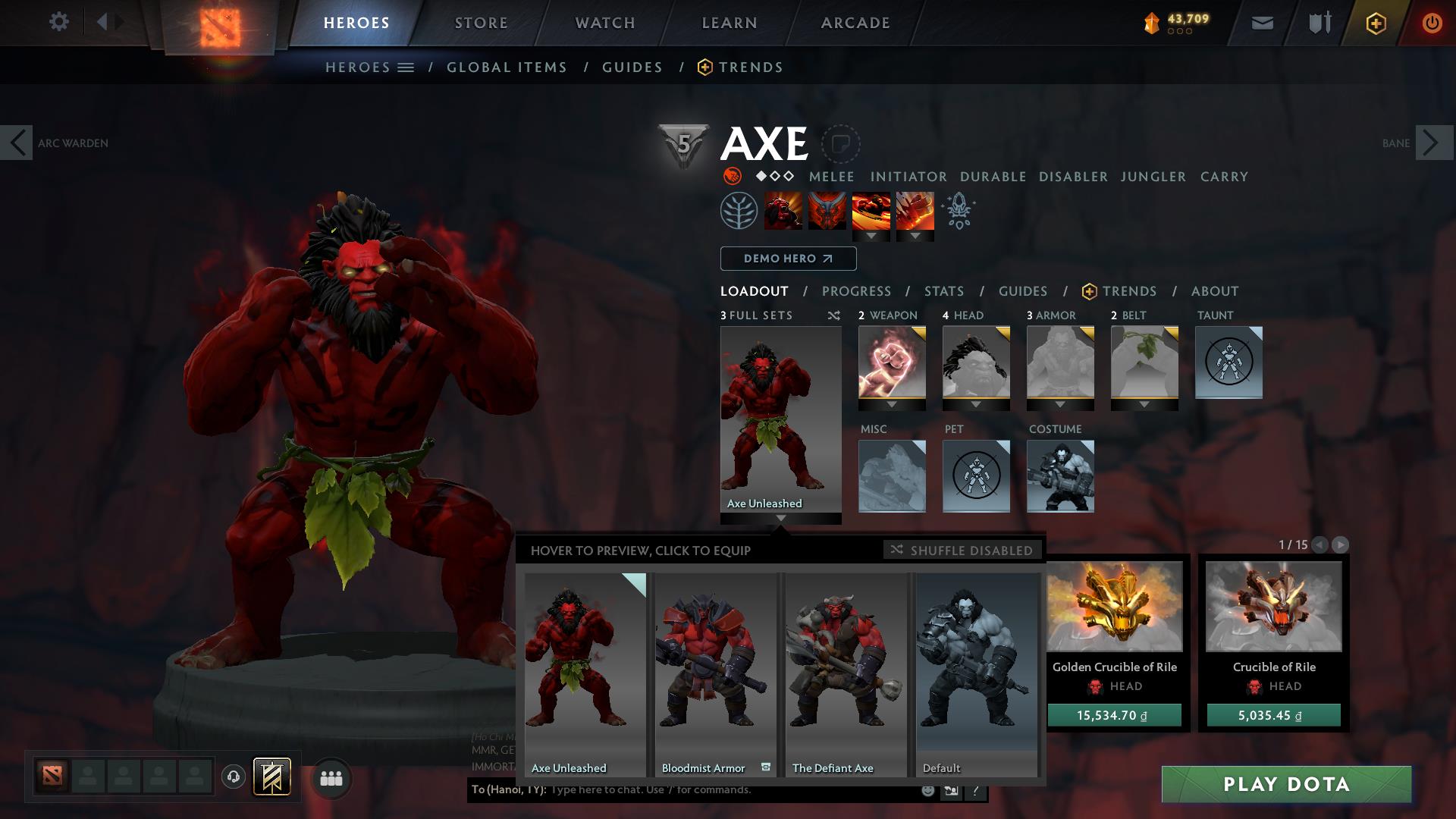The image size is (1456, 819).
Task: Switch to the STATS tab
Action: (x=943, y=290)
